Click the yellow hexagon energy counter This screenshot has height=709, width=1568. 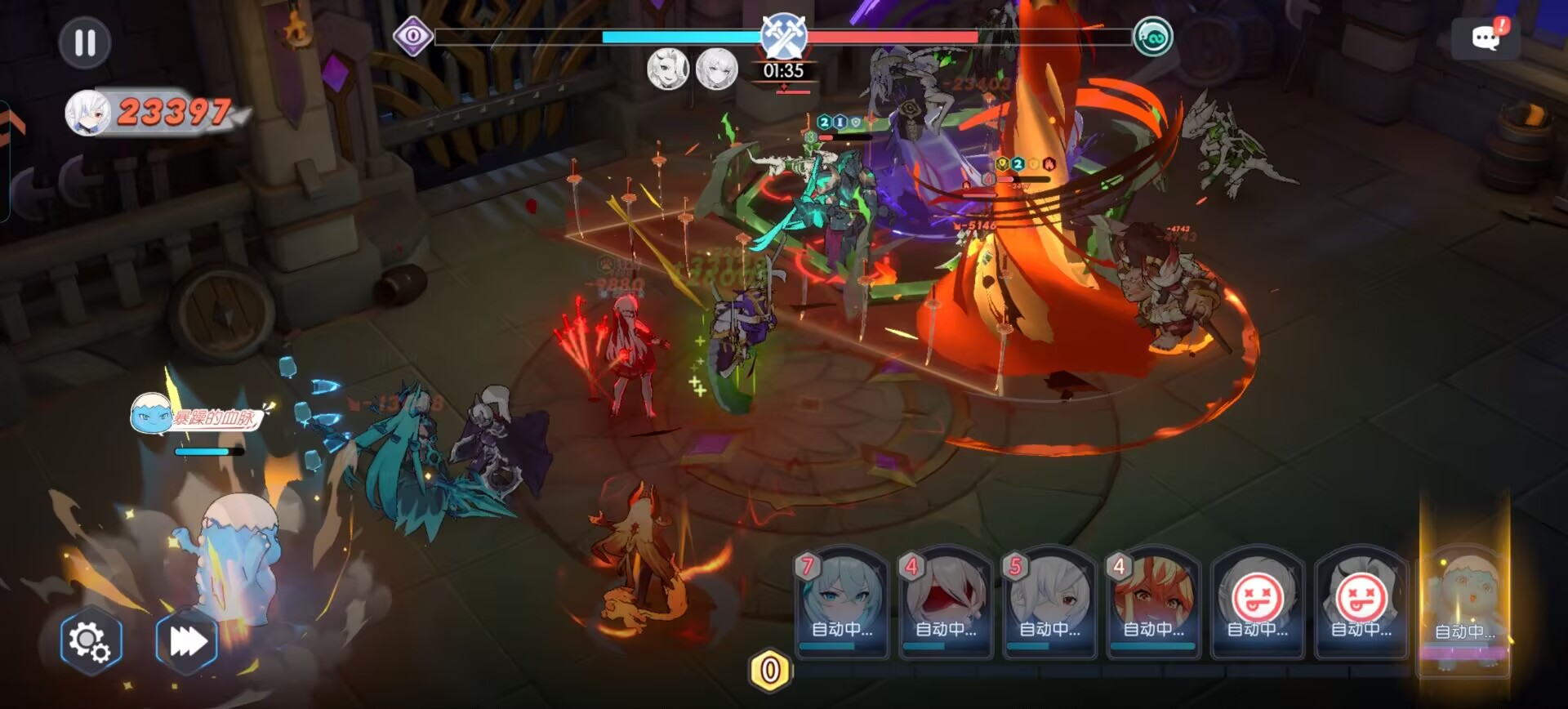coord(769,671)
